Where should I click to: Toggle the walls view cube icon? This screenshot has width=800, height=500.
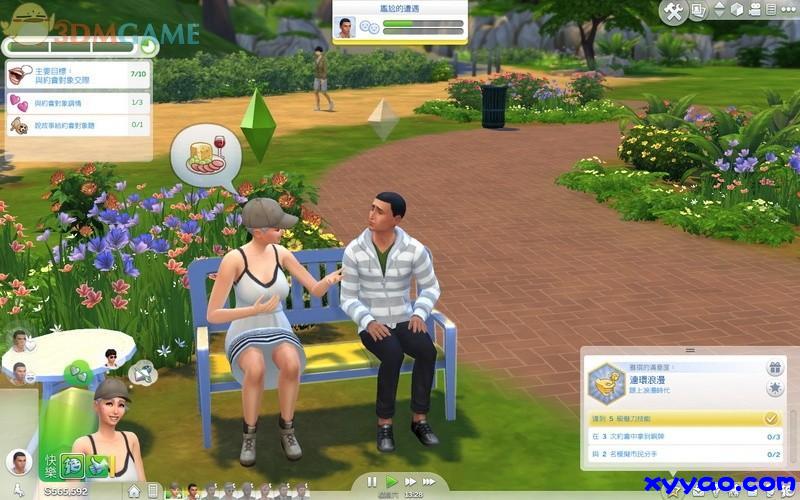pos(735,10)
